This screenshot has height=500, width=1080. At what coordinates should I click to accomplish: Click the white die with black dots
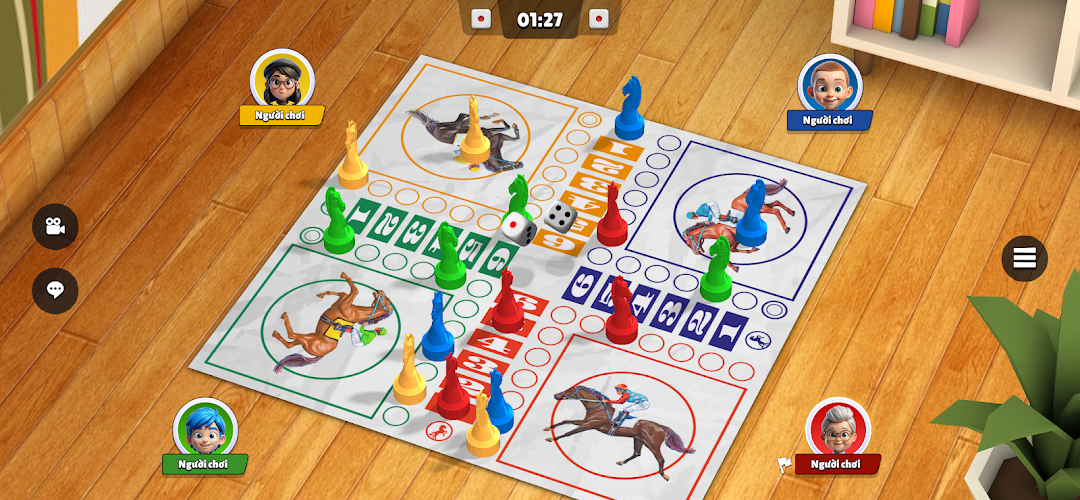point(559,215)
